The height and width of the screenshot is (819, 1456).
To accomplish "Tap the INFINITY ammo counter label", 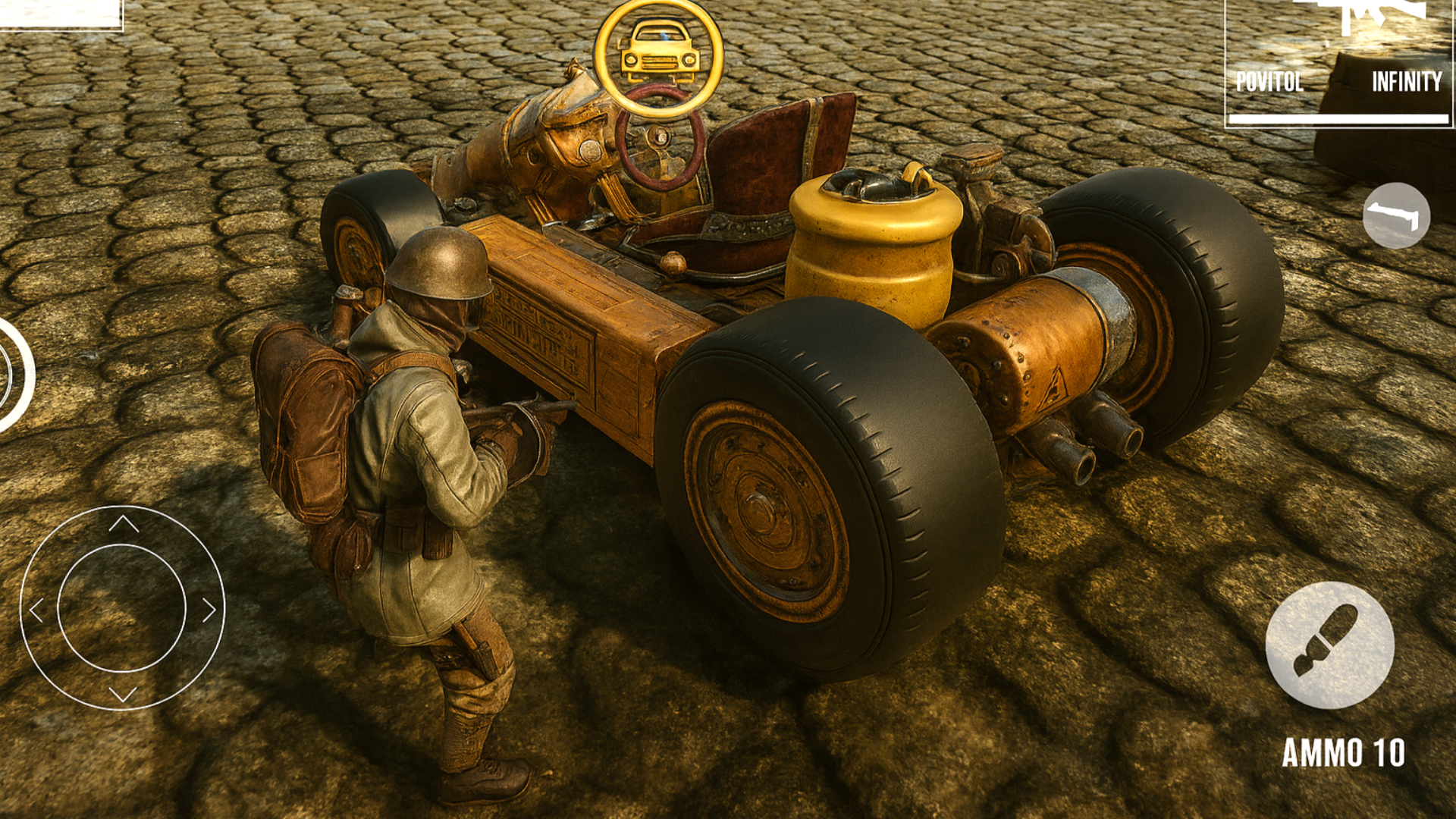I will (x=1409, y=82).
